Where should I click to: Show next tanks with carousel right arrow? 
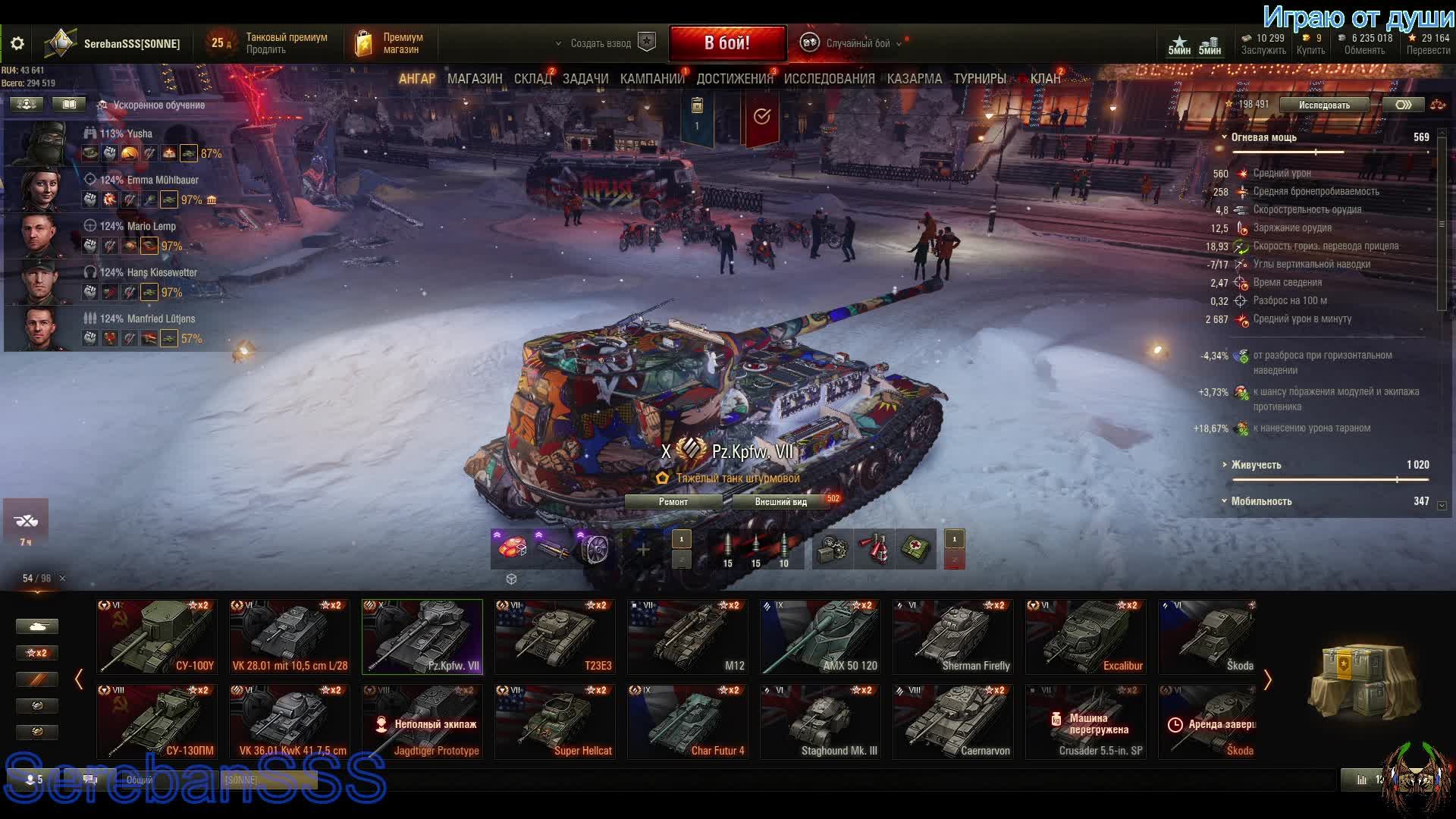[x=1267, y=679]
